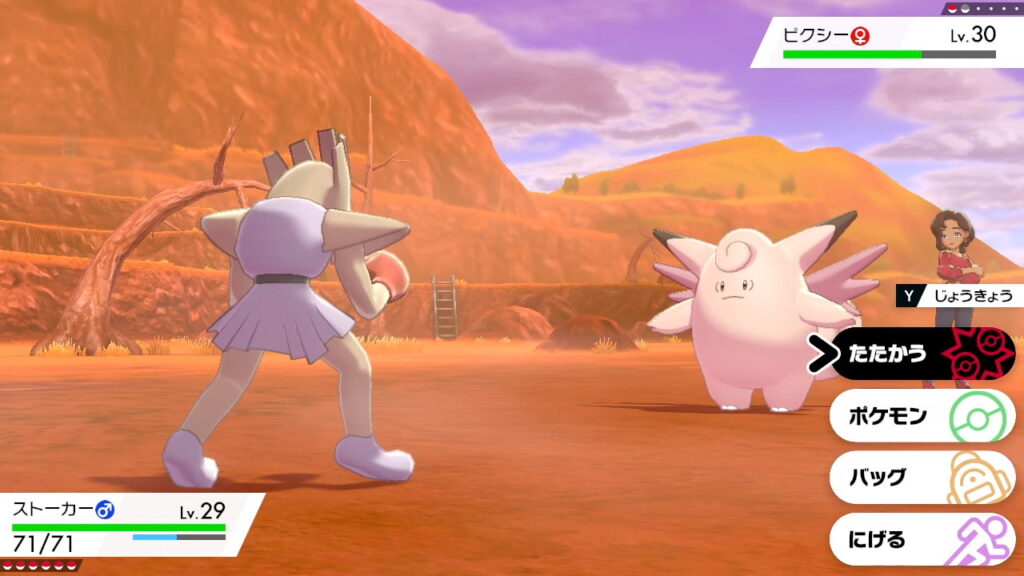The width and height of the screenshot is (1024, 576).
Task: Select the たたかう (Fight) command
Action: [922, 354]
